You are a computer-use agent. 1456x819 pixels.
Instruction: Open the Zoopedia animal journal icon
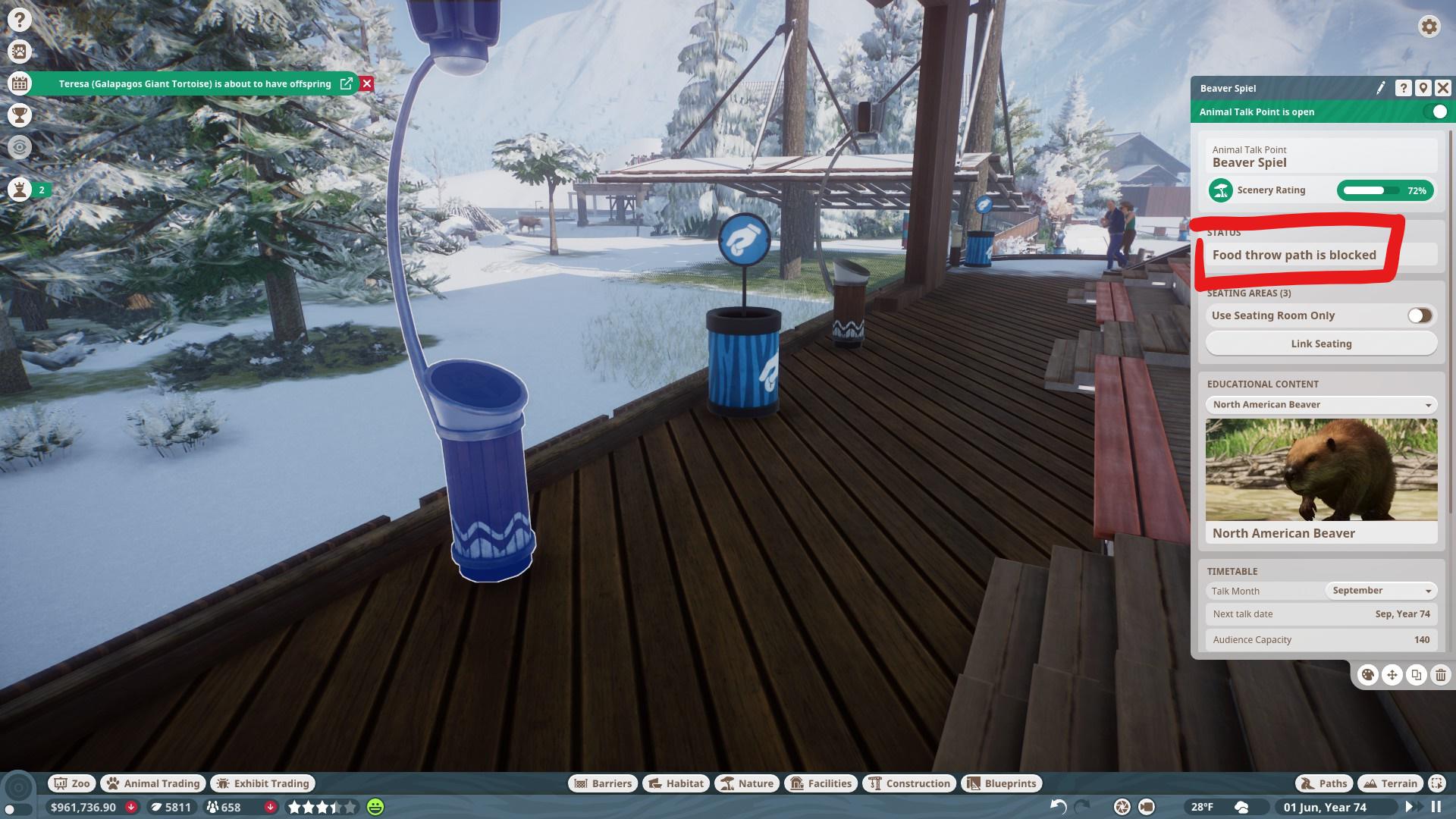[20, 52]
